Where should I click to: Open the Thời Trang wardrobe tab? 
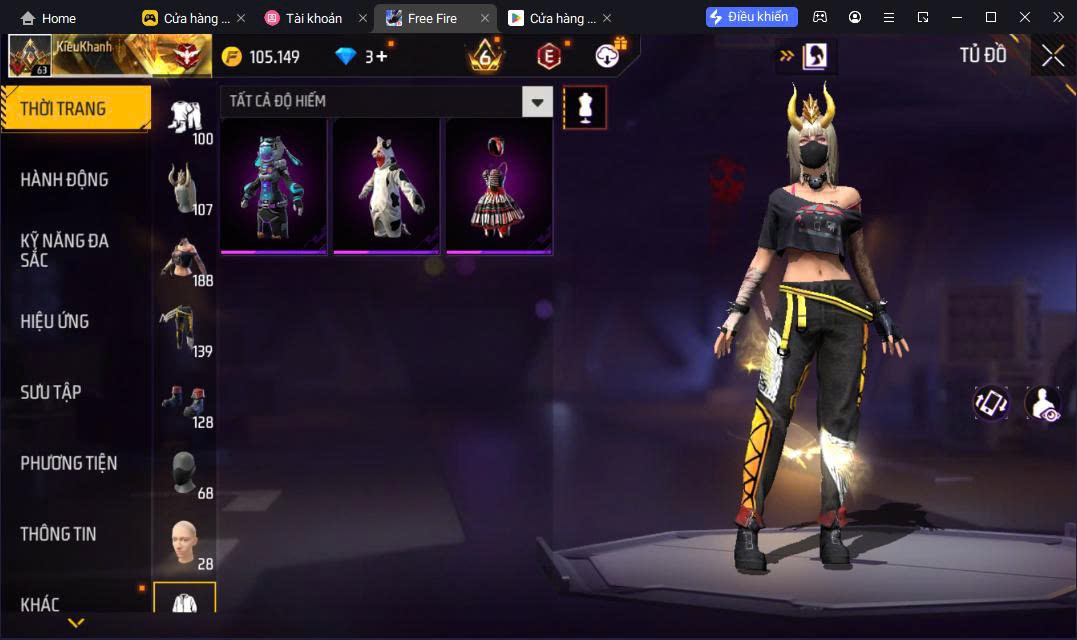coord(75,109)
